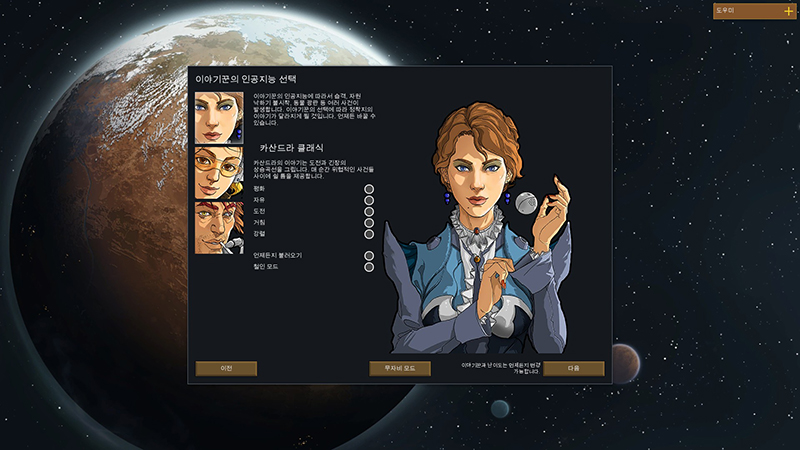This screenshot has width=800, height=450.
Task: Go back with the 이전 button
Action: point(226,368)
